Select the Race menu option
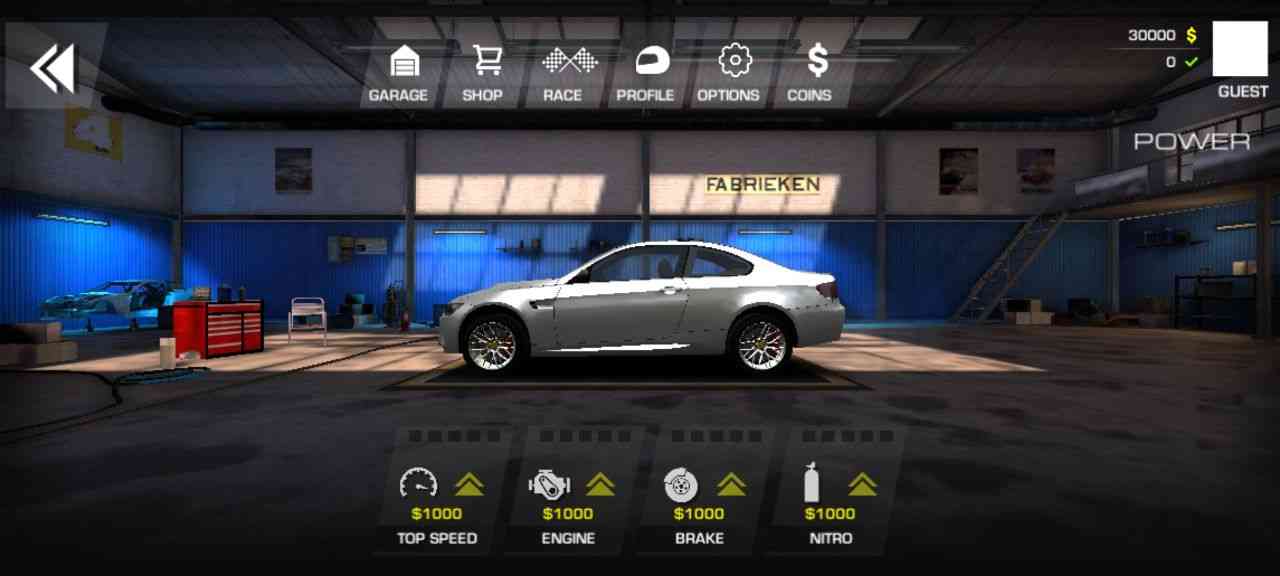The image size is (1280, 576). [563, 74]
